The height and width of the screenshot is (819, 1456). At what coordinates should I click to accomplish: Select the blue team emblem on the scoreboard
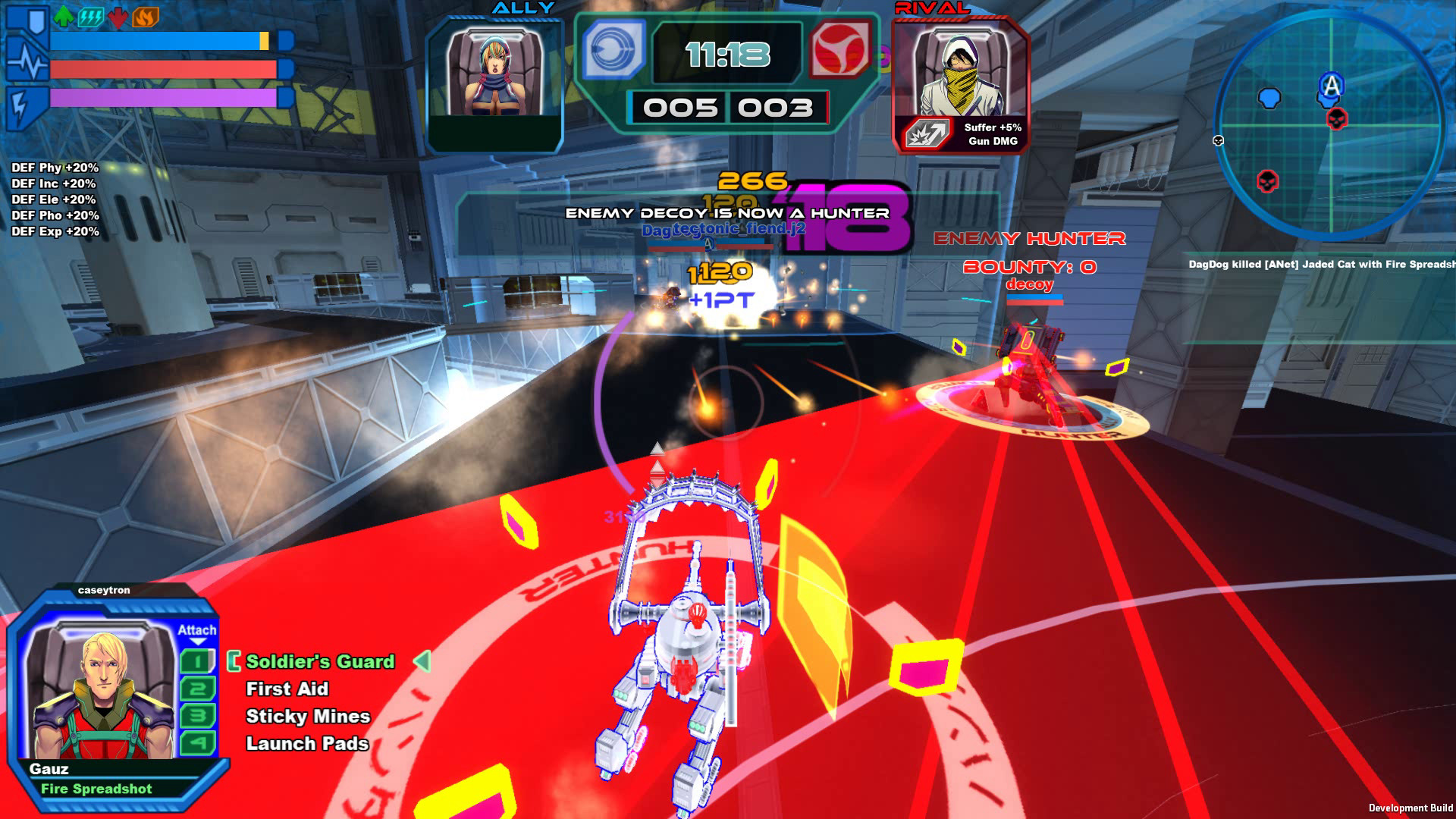point(612,51)
